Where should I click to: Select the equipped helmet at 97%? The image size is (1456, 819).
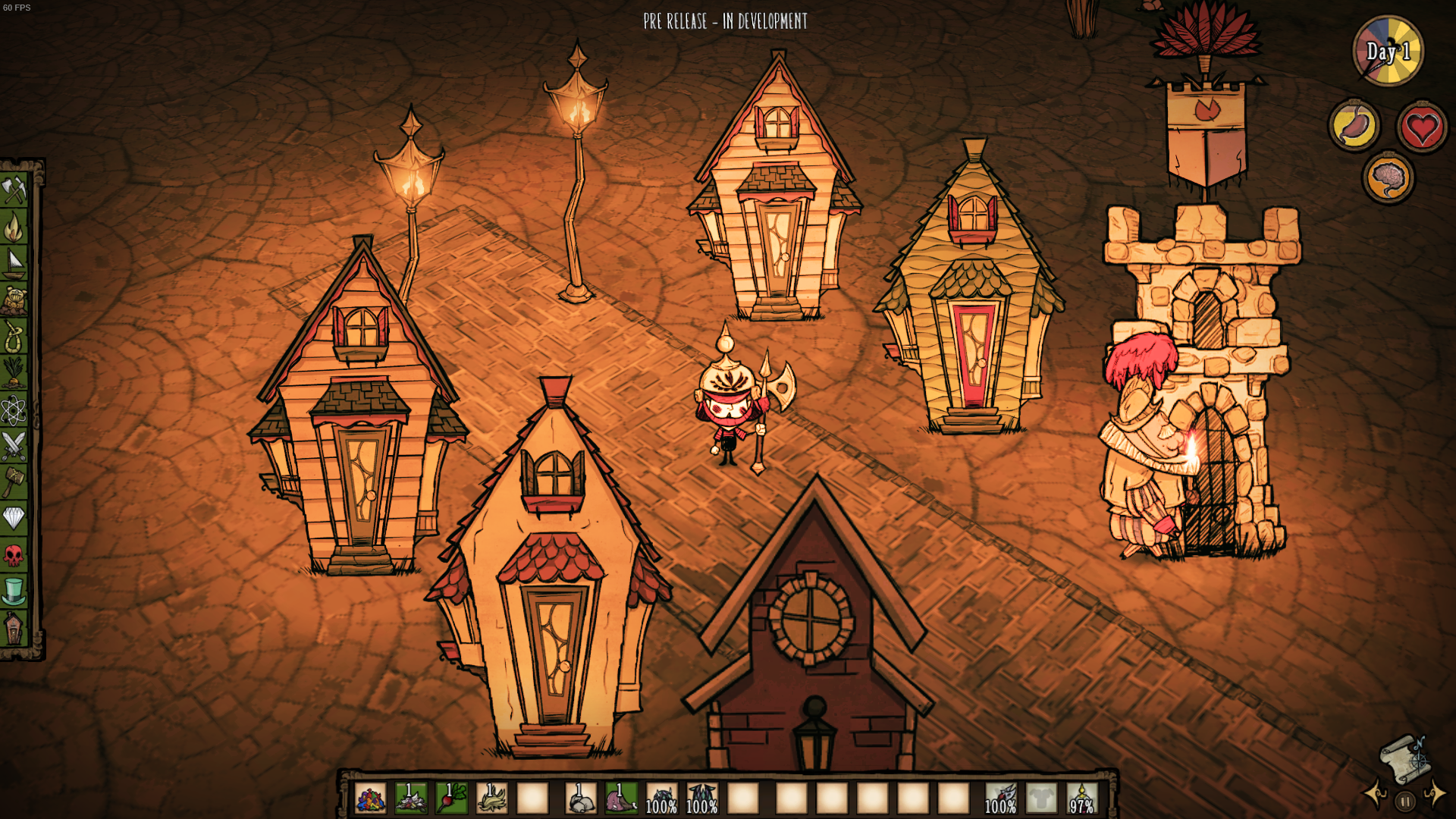pos(1082,799)
